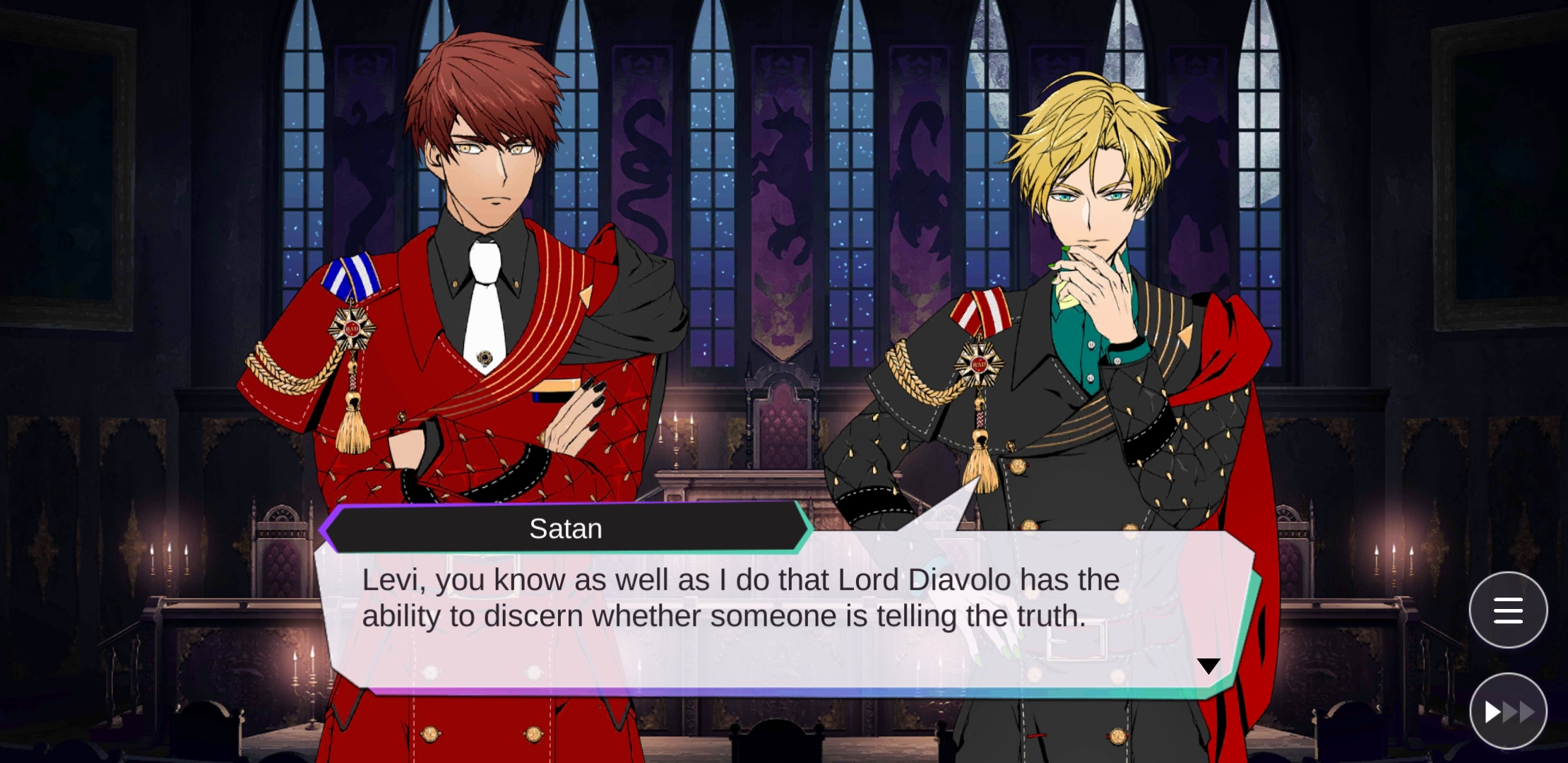Open the hamburger menu button
This screenshot has height=763, width=1568.
coord(1508,610)
